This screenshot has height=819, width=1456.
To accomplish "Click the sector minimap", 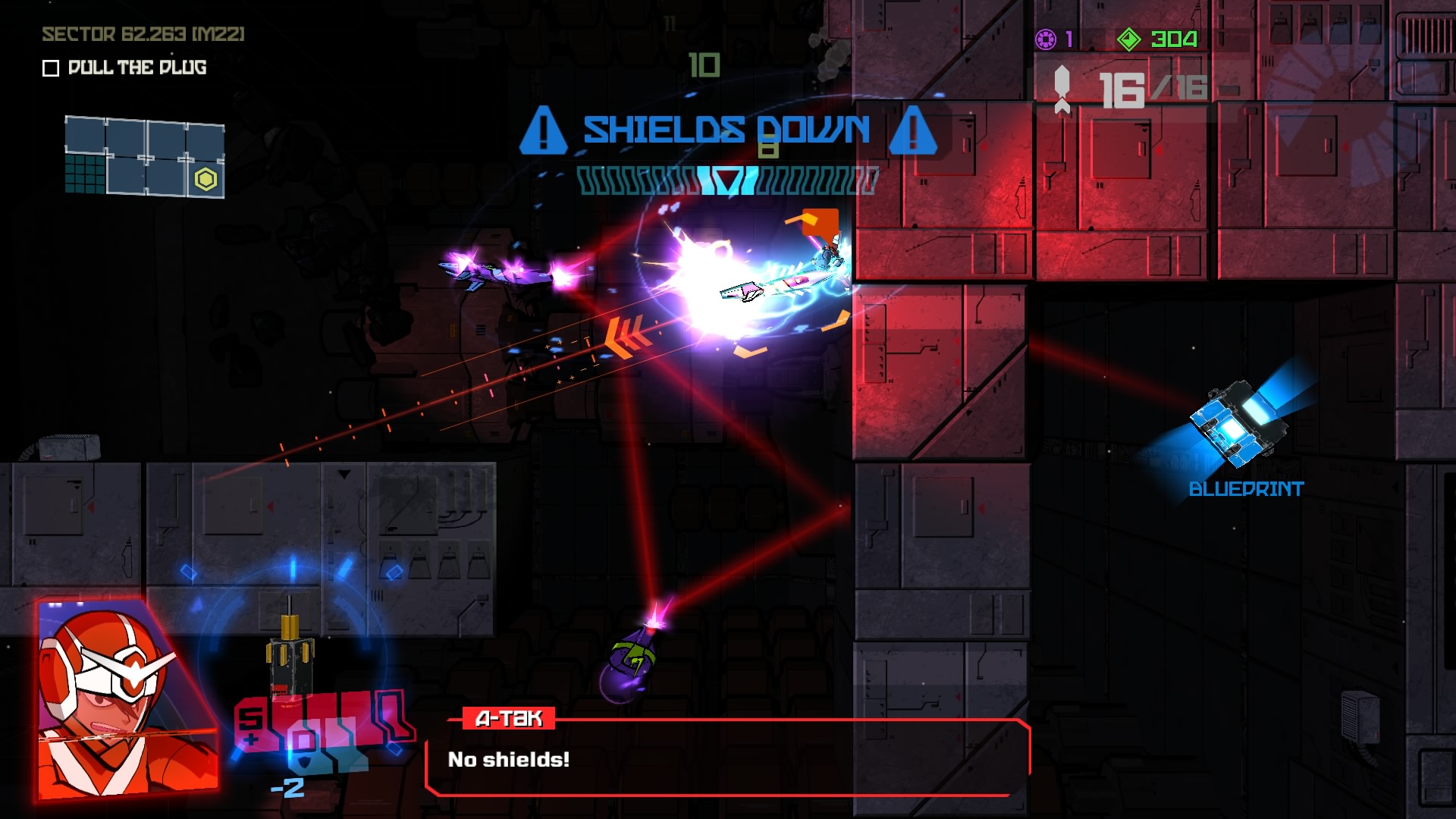I will [x=144, y=157].
